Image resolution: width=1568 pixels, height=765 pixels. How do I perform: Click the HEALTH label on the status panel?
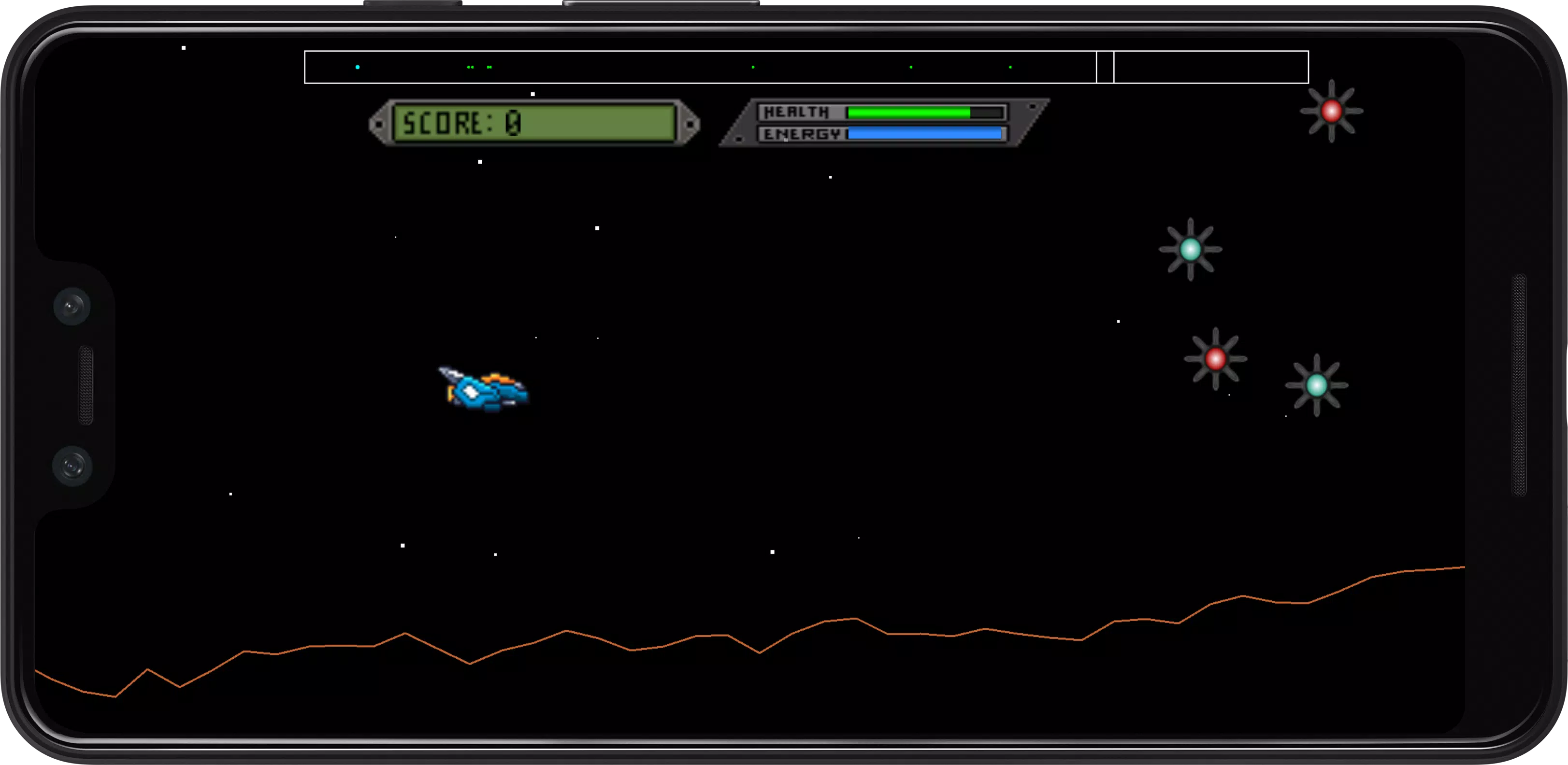tap(797, 112)
